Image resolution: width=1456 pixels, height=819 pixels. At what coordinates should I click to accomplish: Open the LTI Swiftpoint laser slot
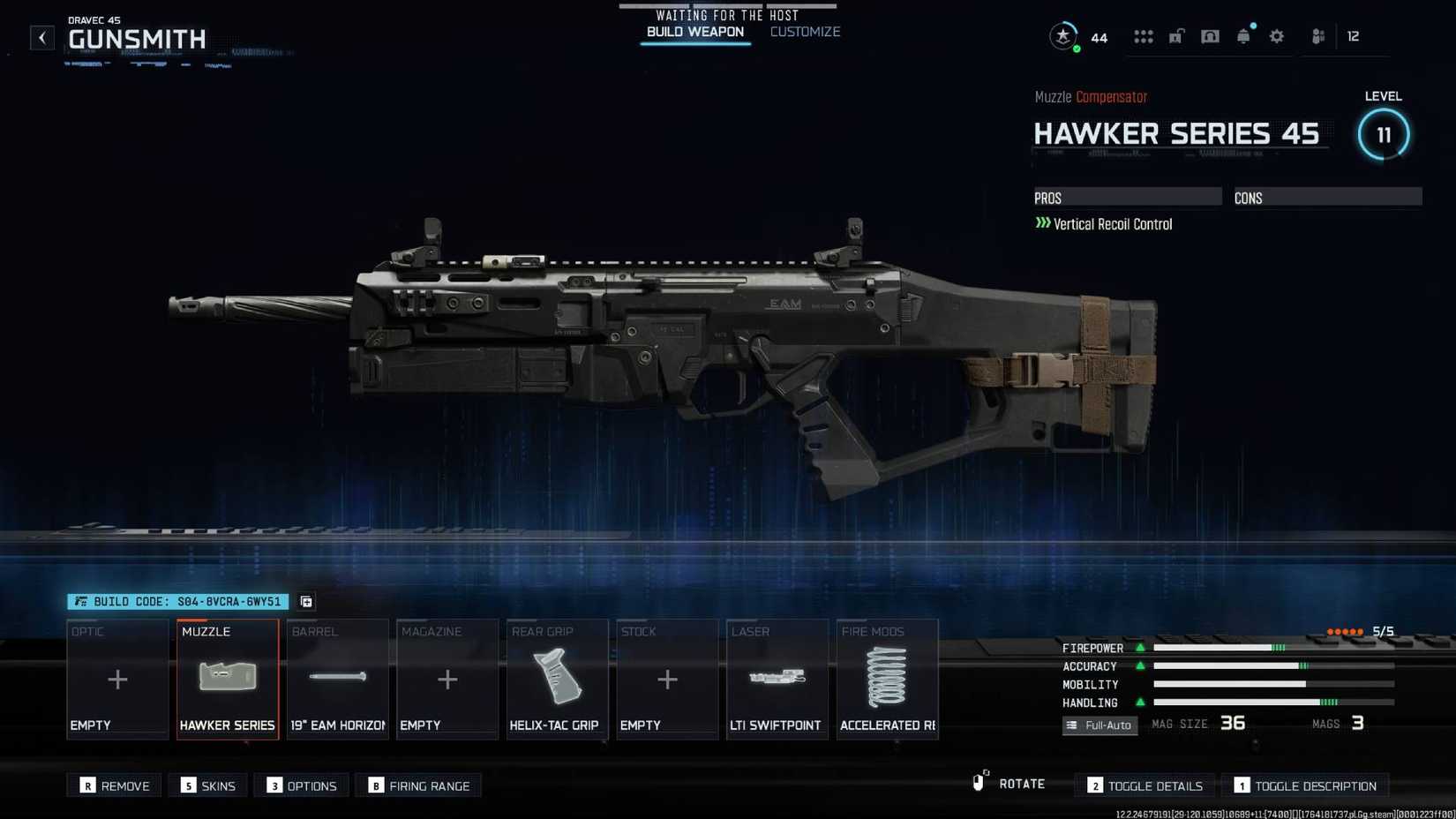[777, 680]
